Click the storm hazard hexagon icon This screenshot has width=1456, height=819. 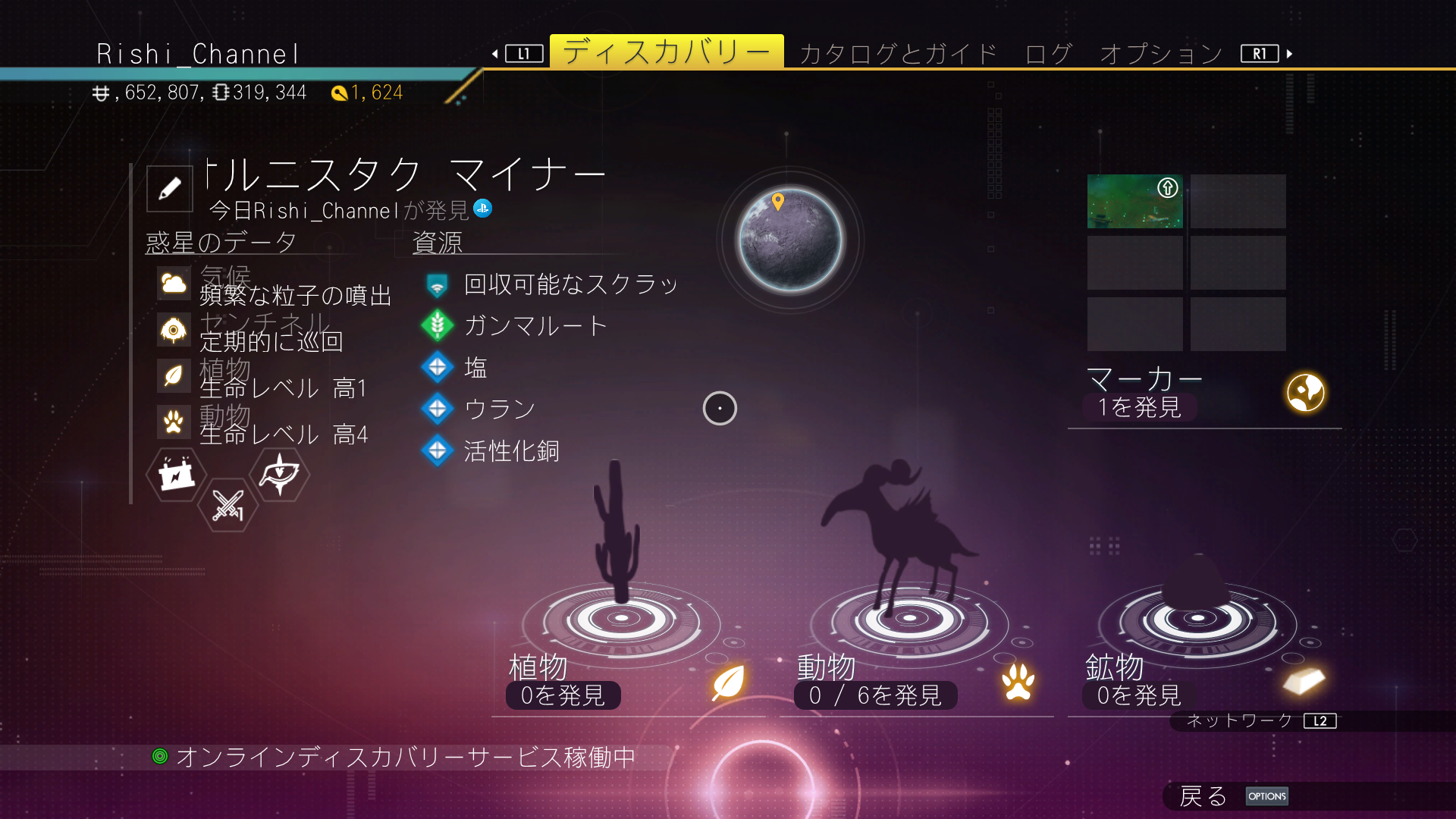tap(177, 475)
